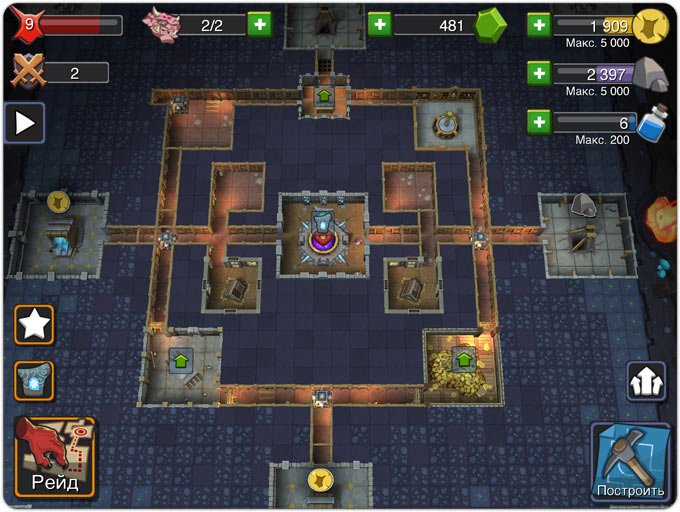Tap the green upgrade arrow on bottom-left room
Image resolution: width=680 pixels, height=512 pixels.
click(x=181, y=357)
